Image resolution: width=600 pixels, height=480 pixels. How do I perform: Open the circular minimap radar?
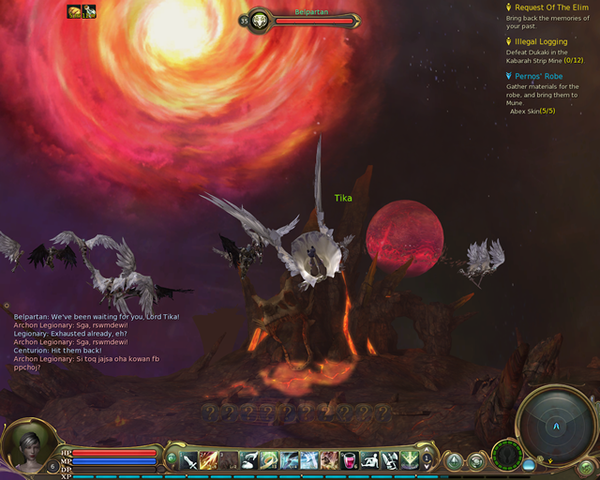555,422
